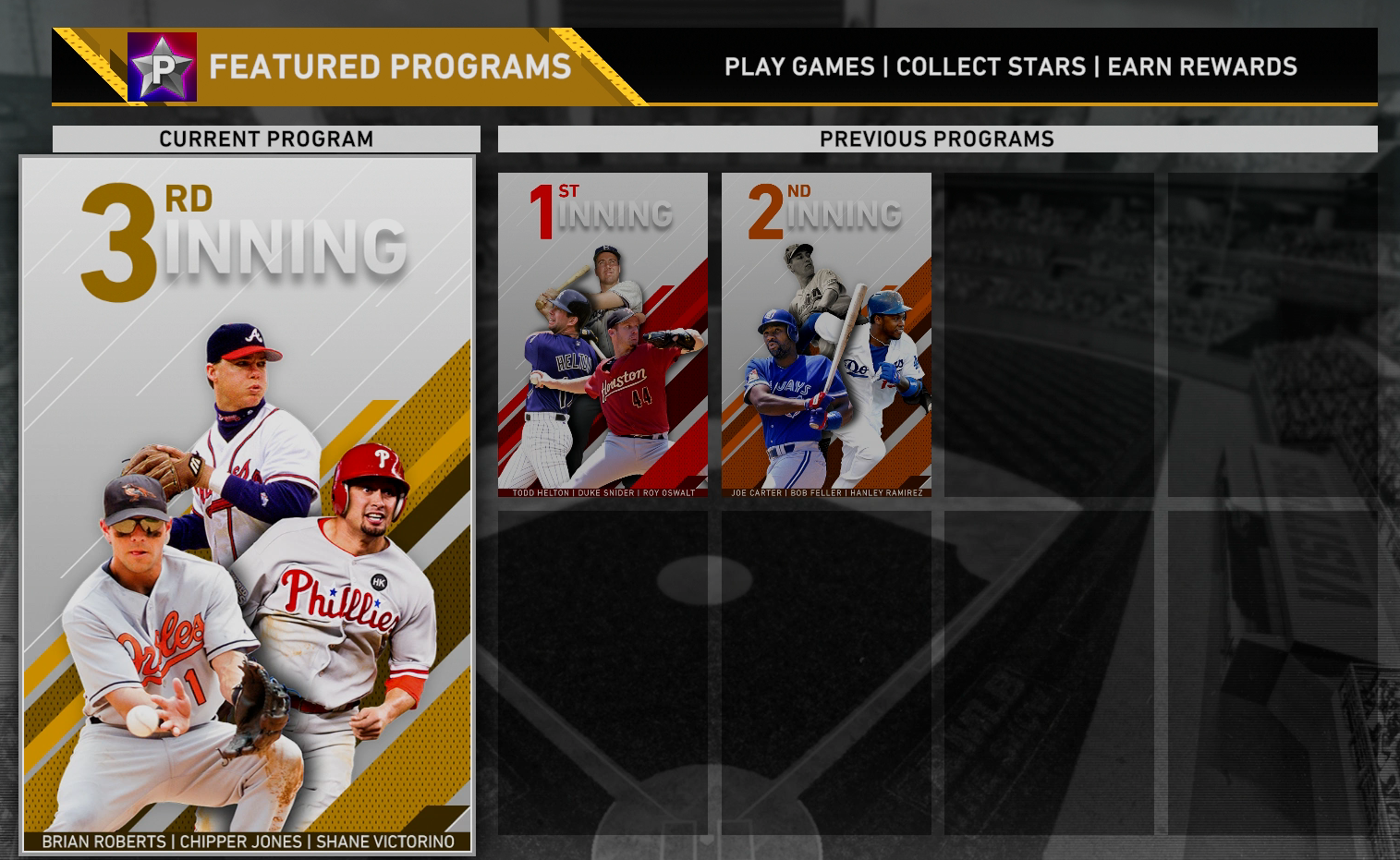The image size is (1400, 860).
Task: Choose the 2nd Inning previous program
Action: pyautogui.click(x=826, y=334)
